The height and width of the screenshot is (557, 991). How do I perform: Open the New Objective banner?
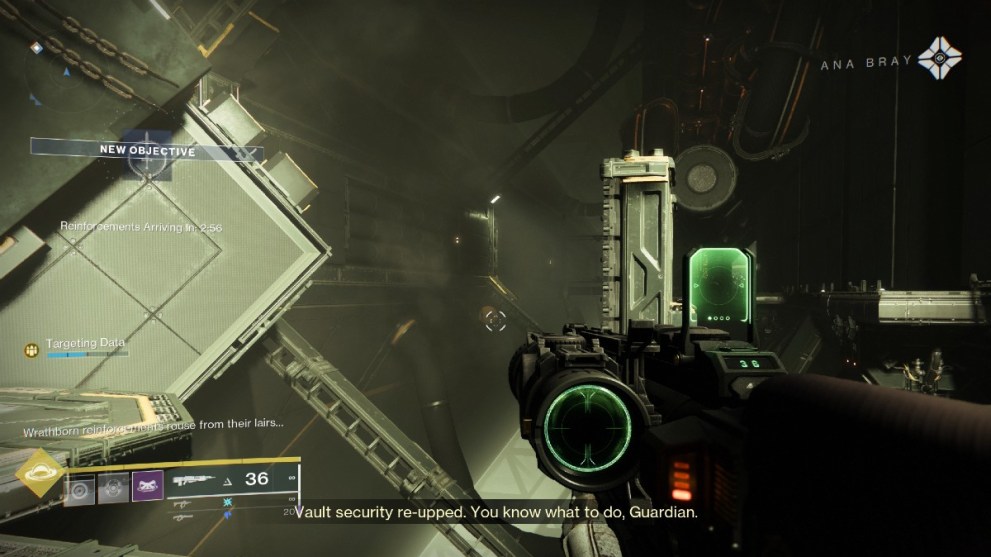[147, 151]
